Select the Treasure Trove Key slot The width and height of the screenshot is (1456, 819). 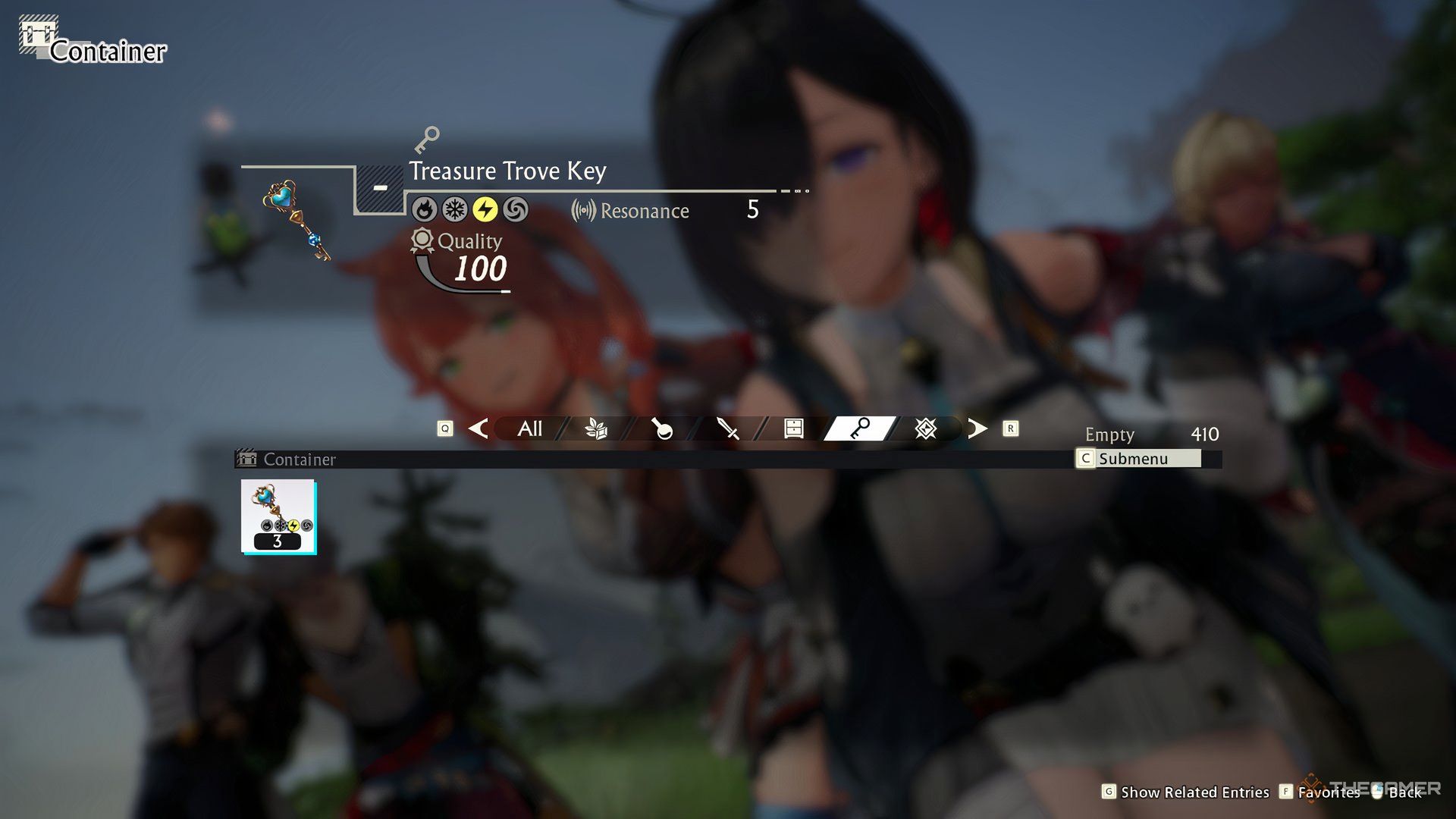point(278,516)
